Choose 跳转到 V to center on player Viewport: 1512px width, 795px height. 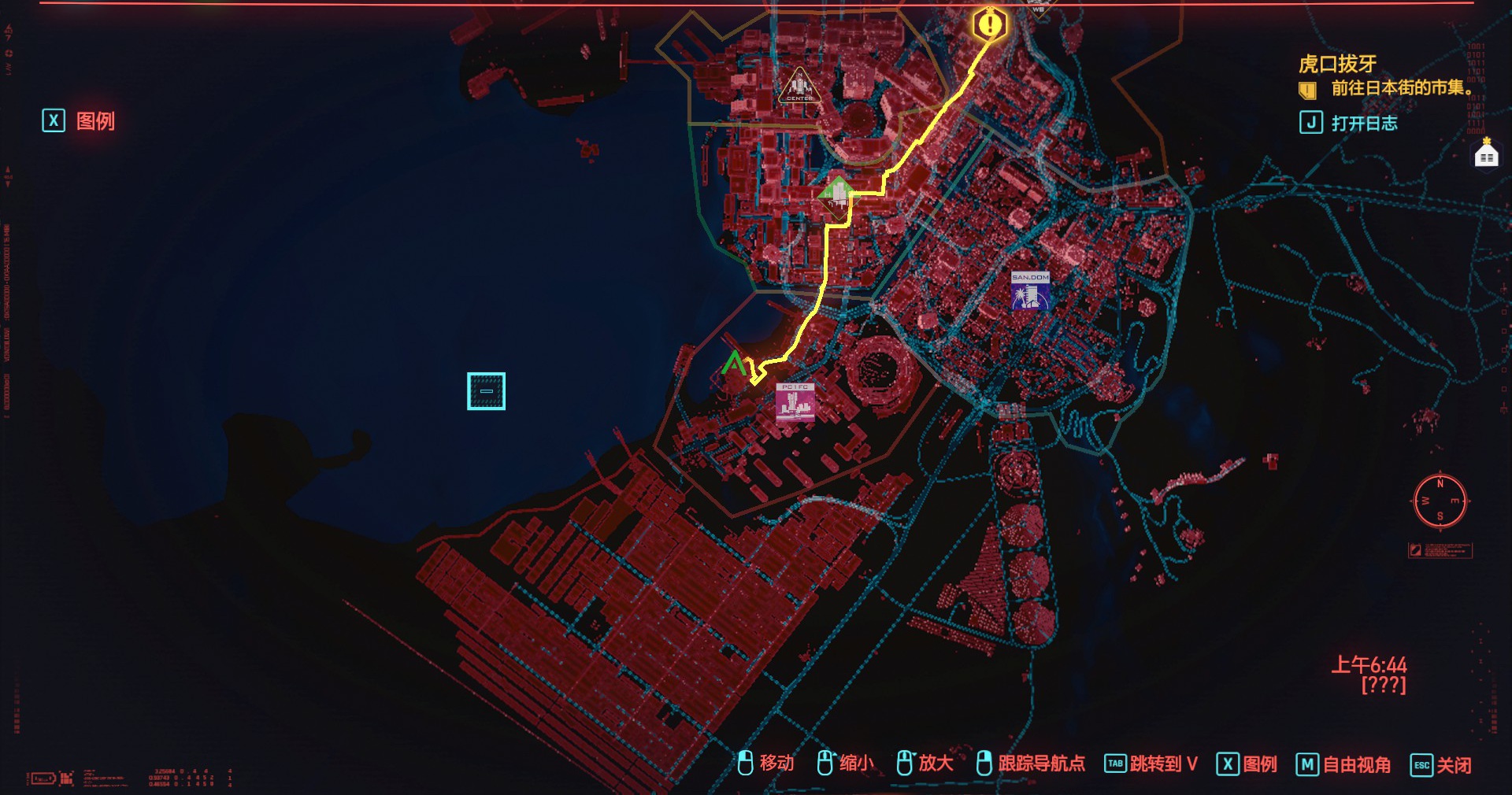pos(1151,764)
